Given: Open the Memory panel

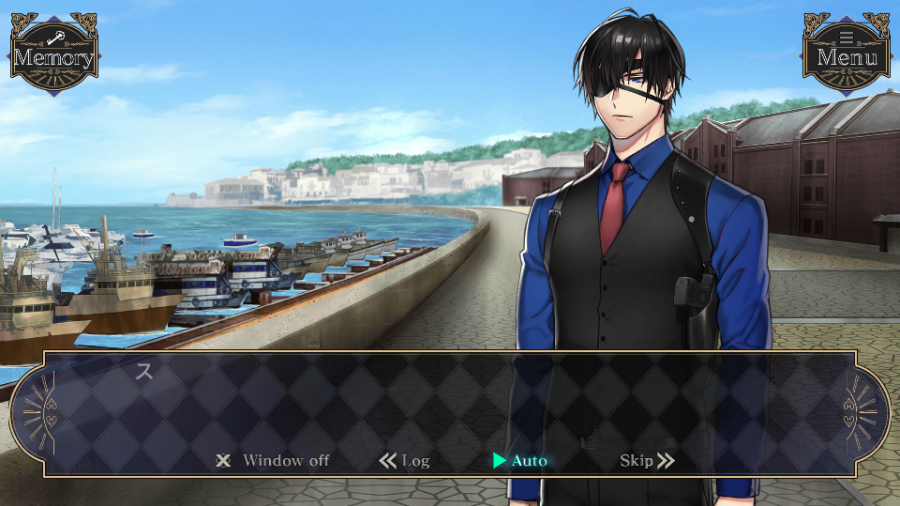Looking at the screenshot, I should 53,55.
